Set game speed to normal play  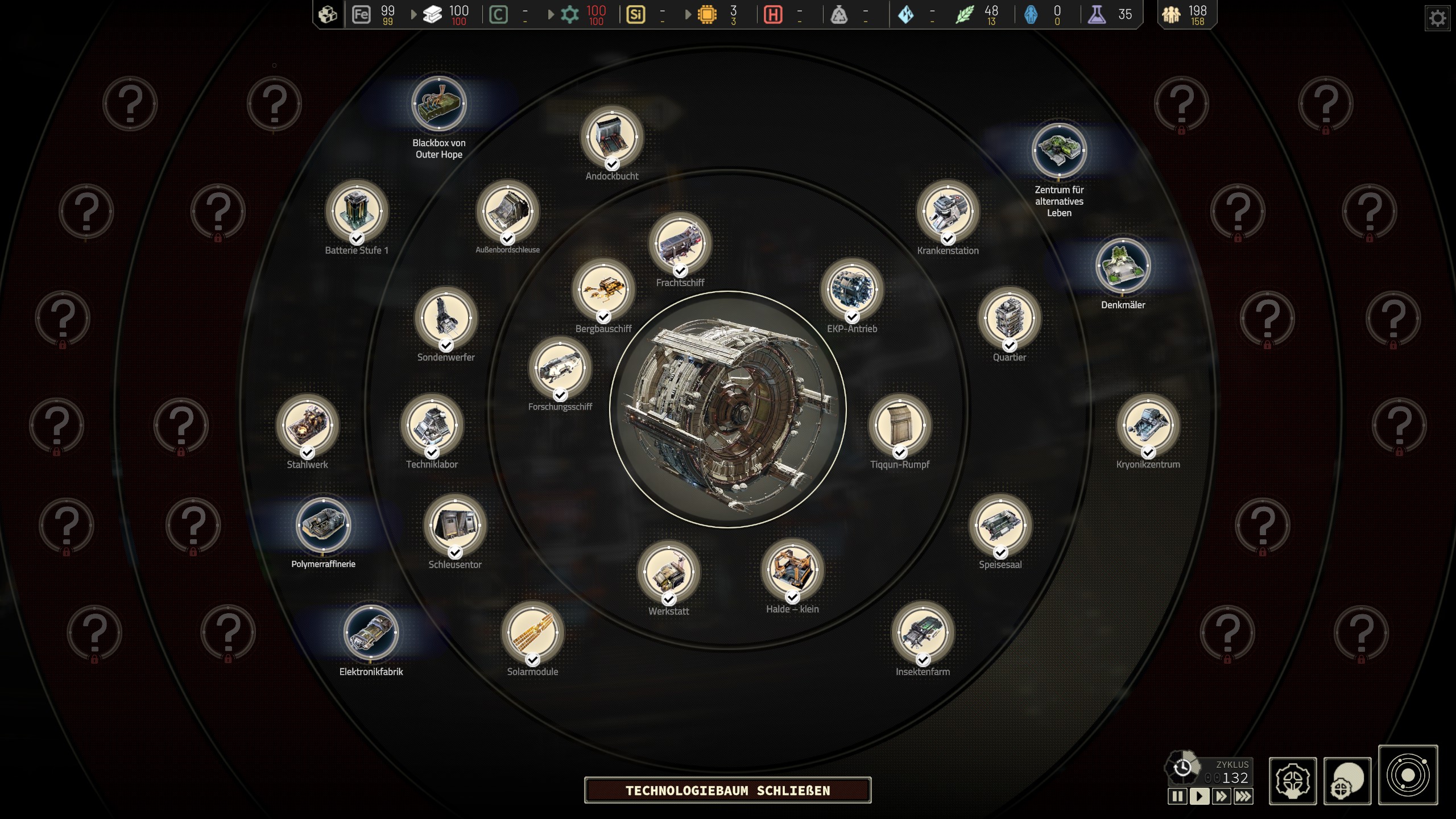tap(1199, 796)
